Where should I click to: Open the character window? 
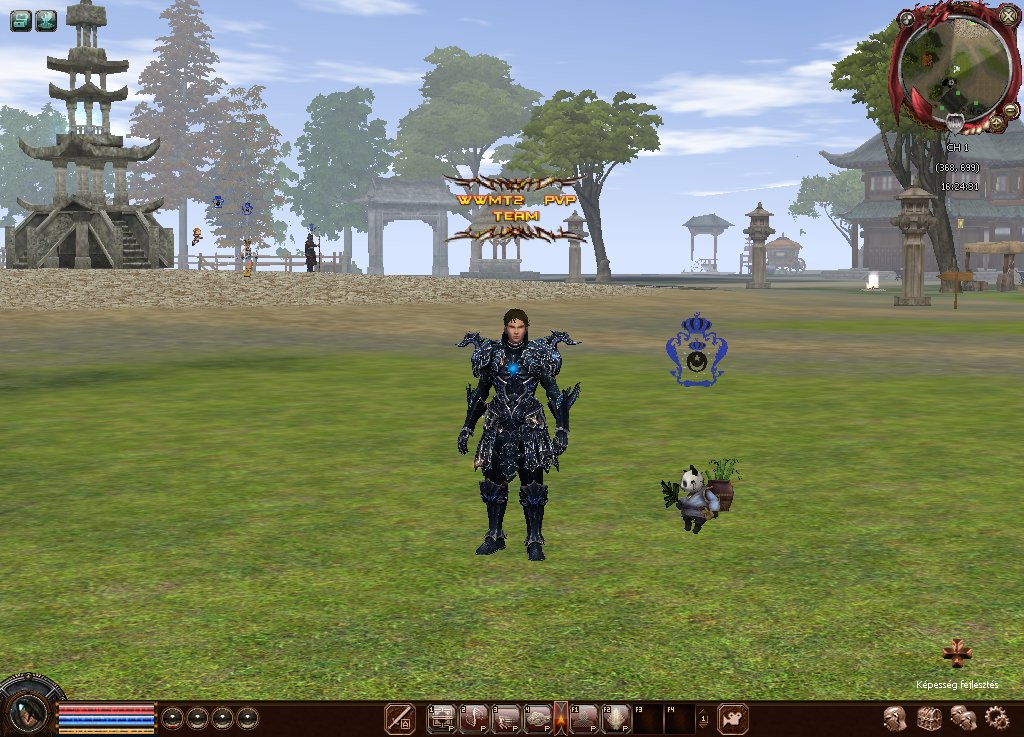(895, 718)
